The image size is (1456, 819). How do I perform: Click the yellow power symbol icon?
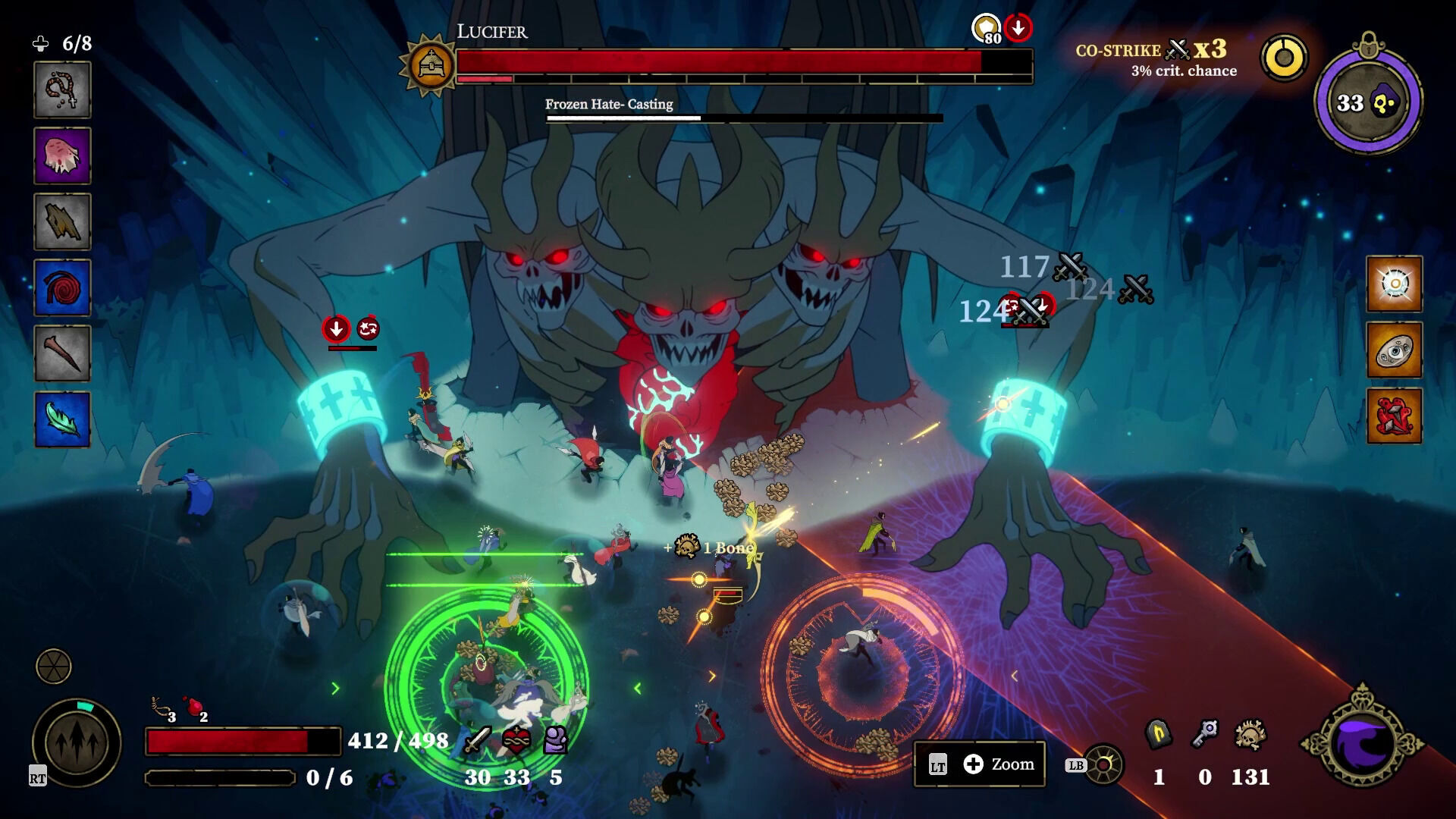[1284, 58]
